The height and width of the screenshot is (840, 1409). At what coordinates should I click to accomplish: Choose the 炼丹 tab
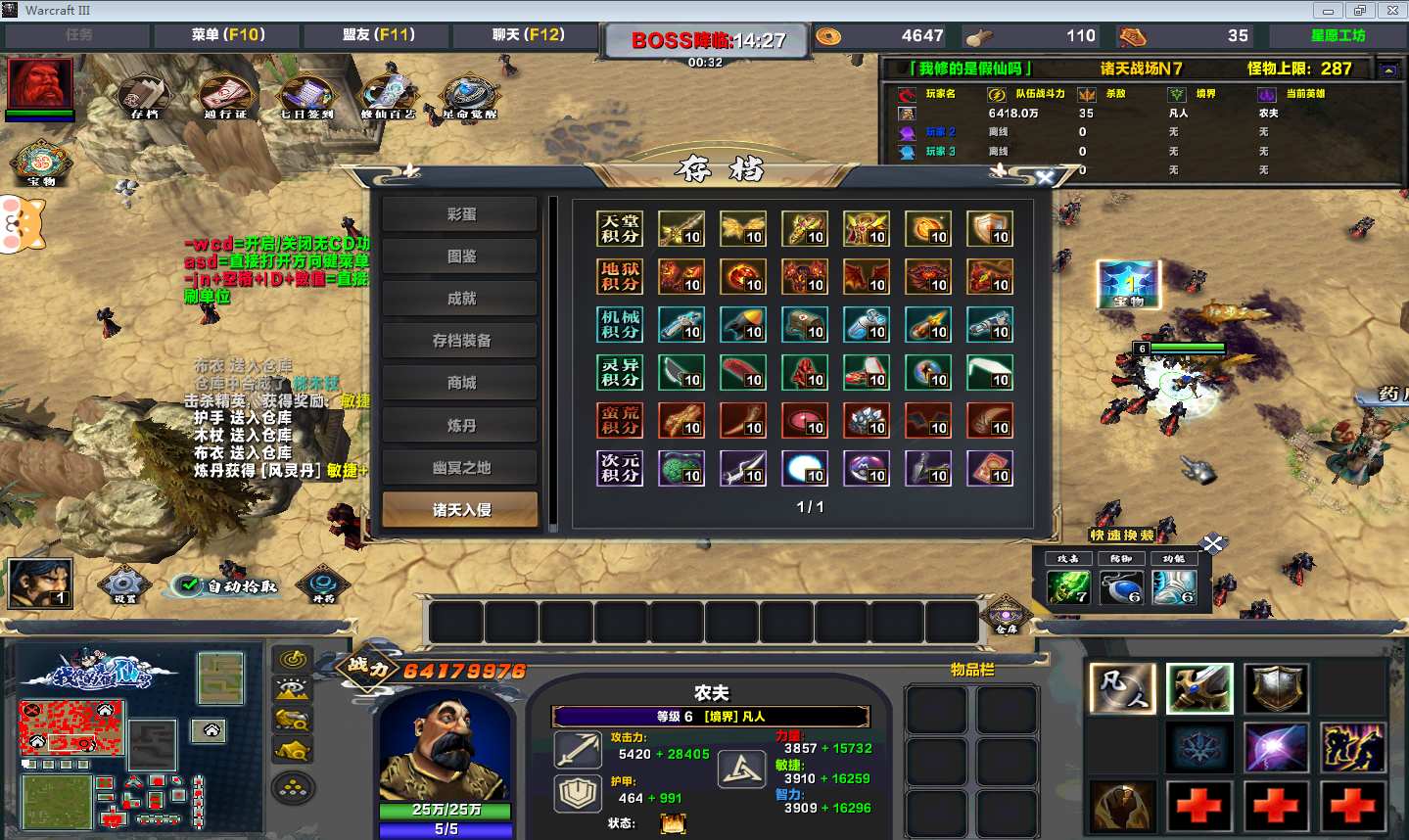point(460,426)
